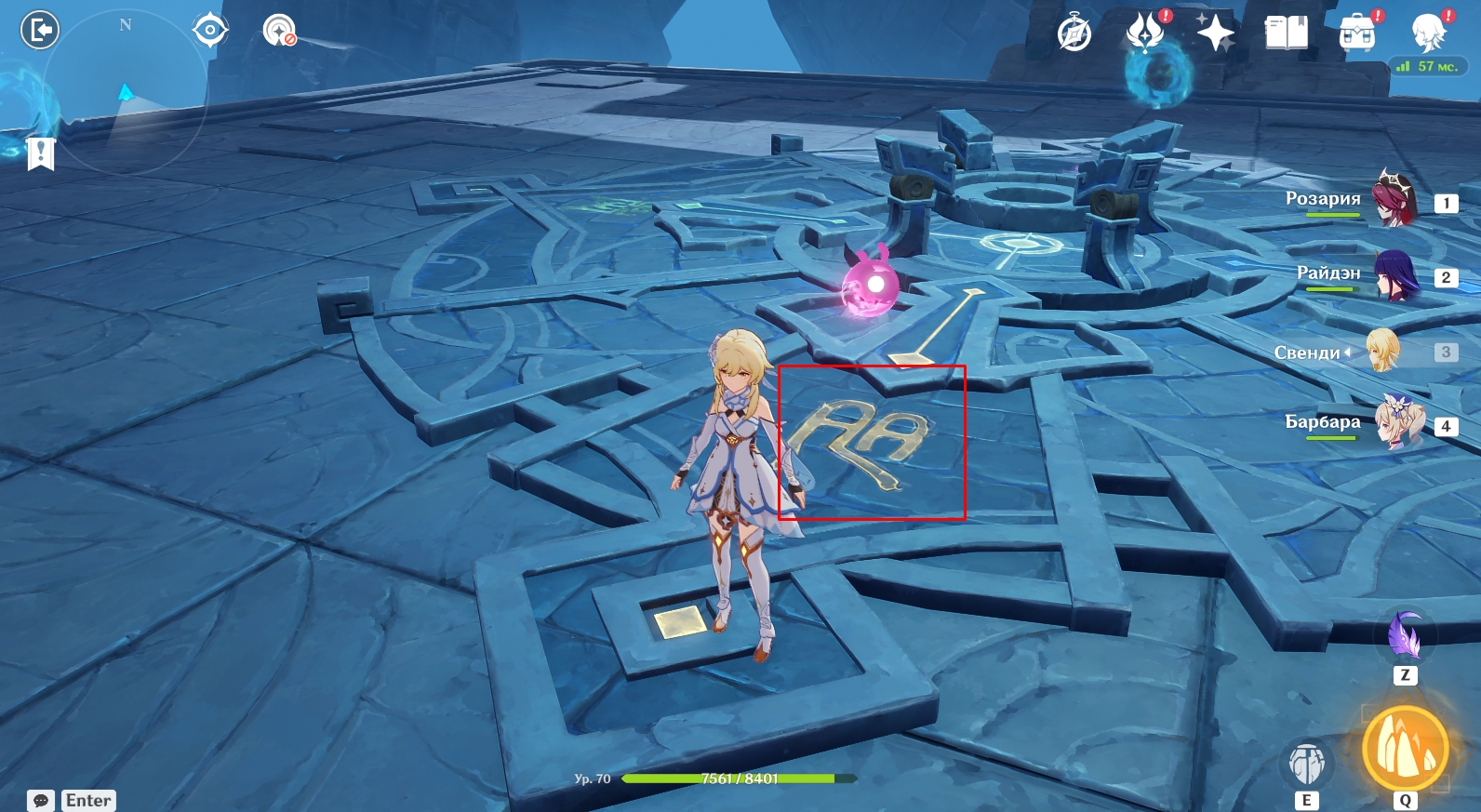The image size is (1481, 812).
Task: Activate the elemental skill icon
Action: click(x=1307, y=764)
